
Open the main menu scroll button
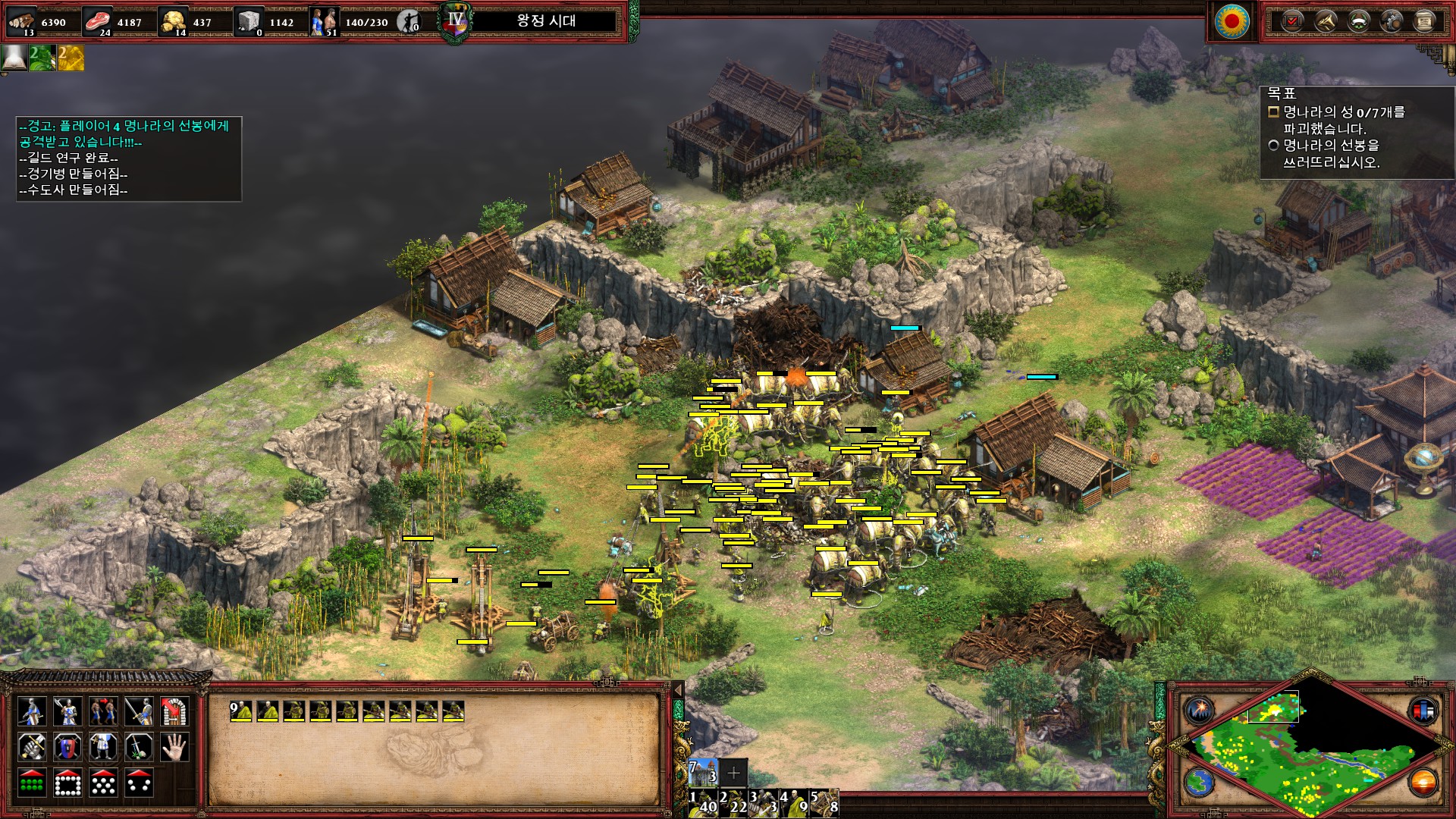click(x=1425, y=21)
